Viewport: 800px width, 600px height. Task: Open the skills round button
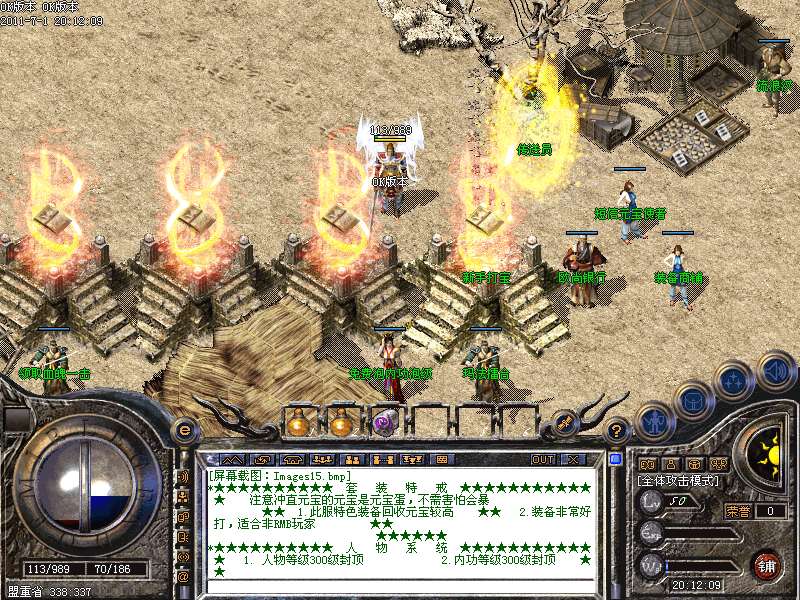coord(735,381)
